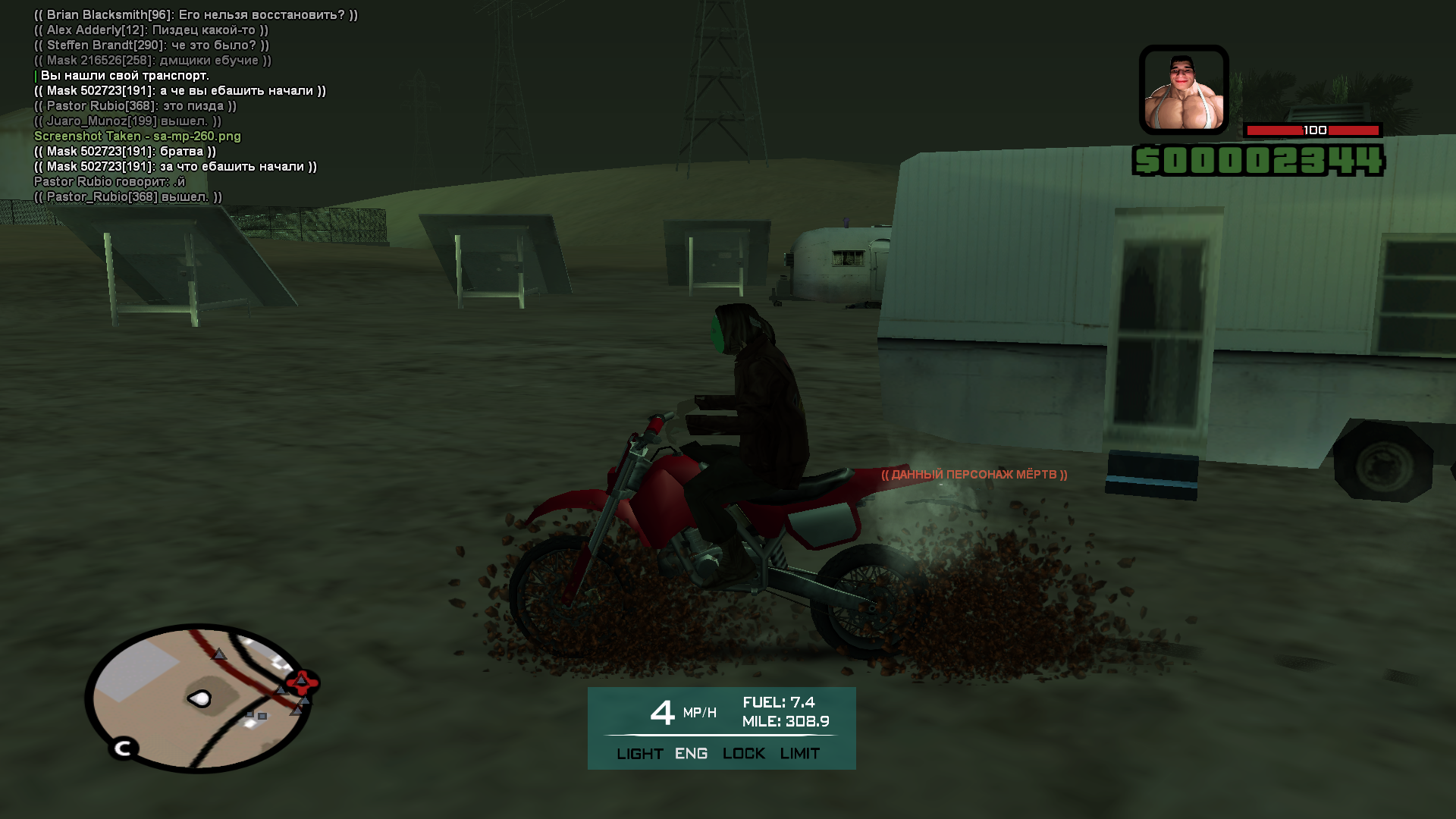
Task: Toggle the LIGHT indicator on speedometer
Action: click(x=639, y=754)
